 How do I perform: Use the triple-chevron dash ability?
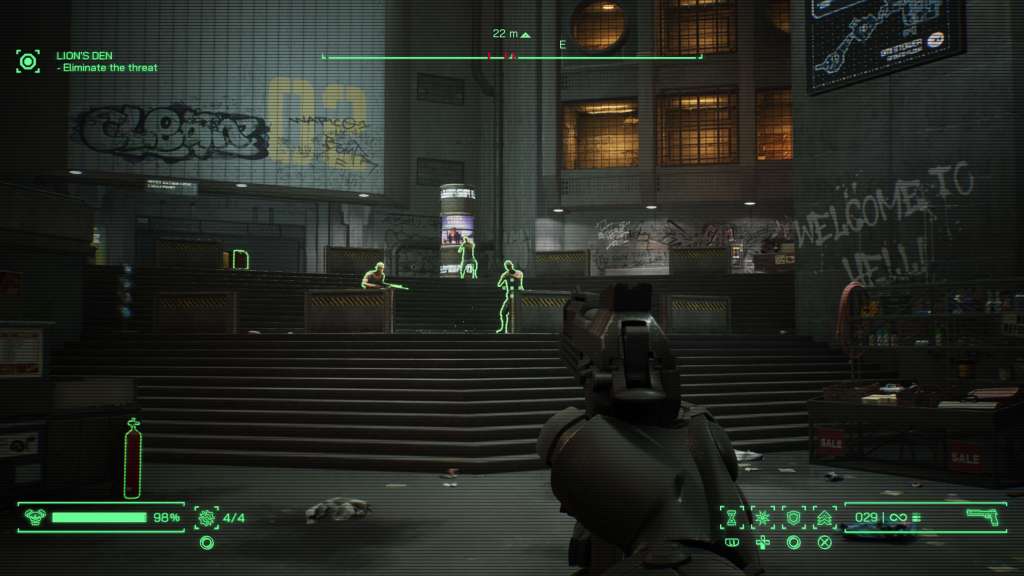[824, 517]
